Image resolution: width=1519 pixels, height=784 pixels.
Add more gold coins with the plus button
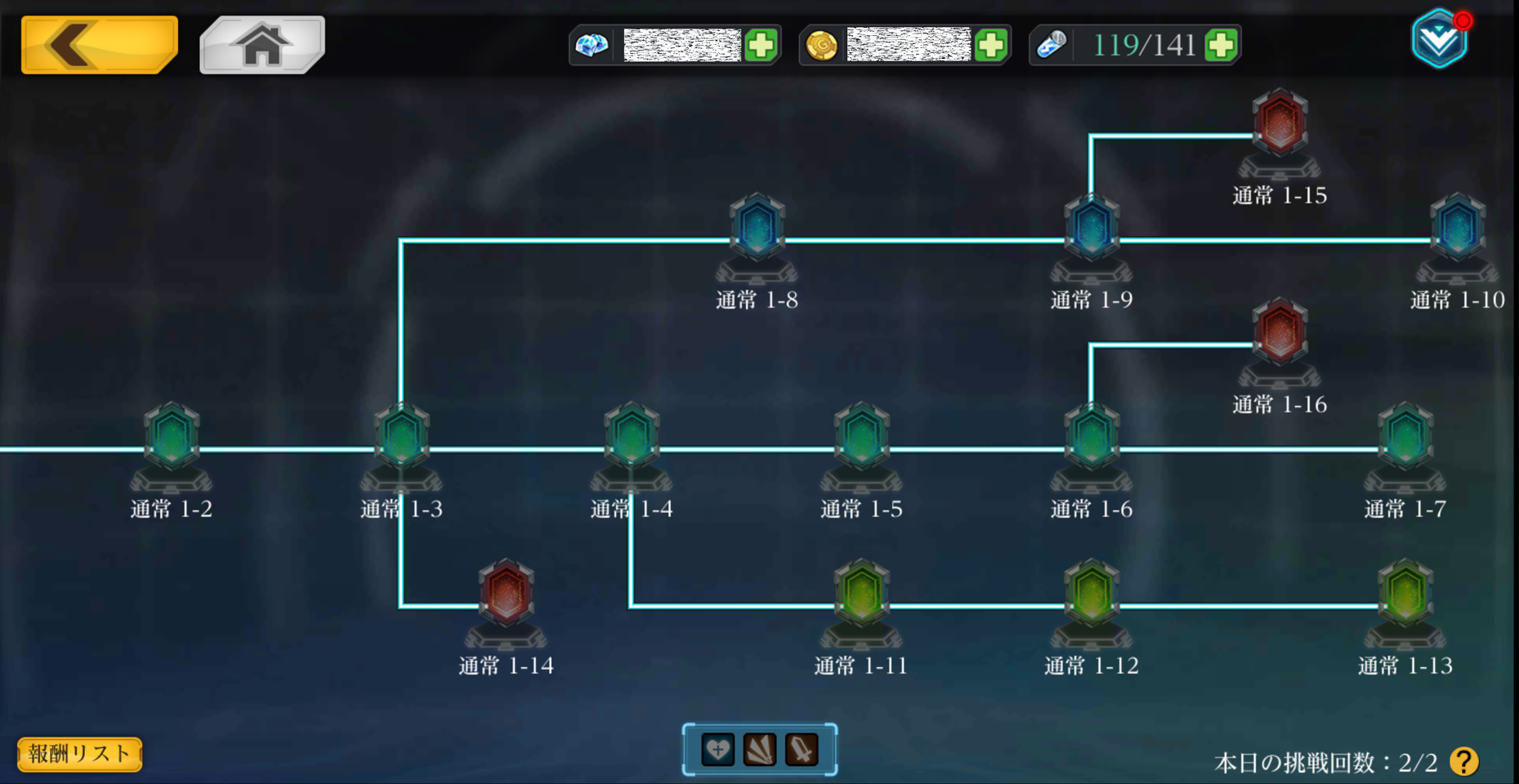pyautogui.click(x=990, y=45)
